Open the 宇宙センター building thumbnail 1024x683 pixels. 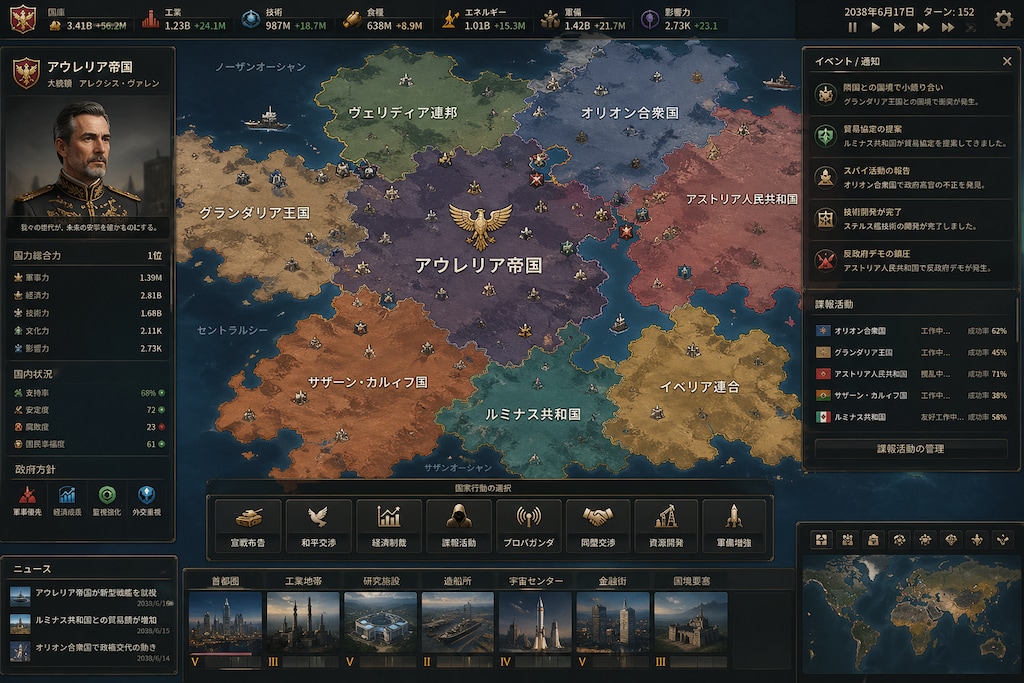(536, 621)
